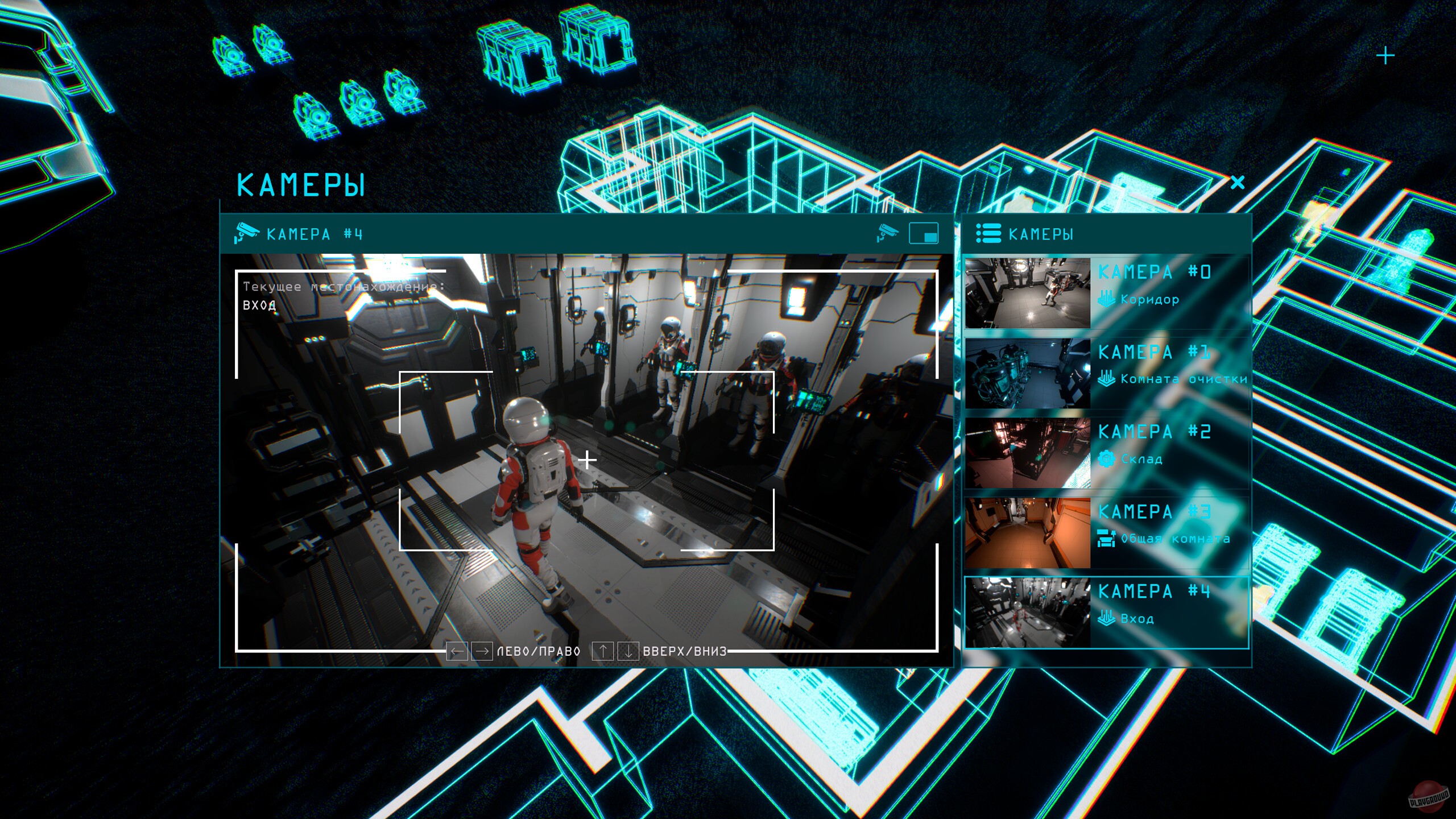Tilt the camera up with the up arrow
The image size is (1456, 819).
(602, 651)
